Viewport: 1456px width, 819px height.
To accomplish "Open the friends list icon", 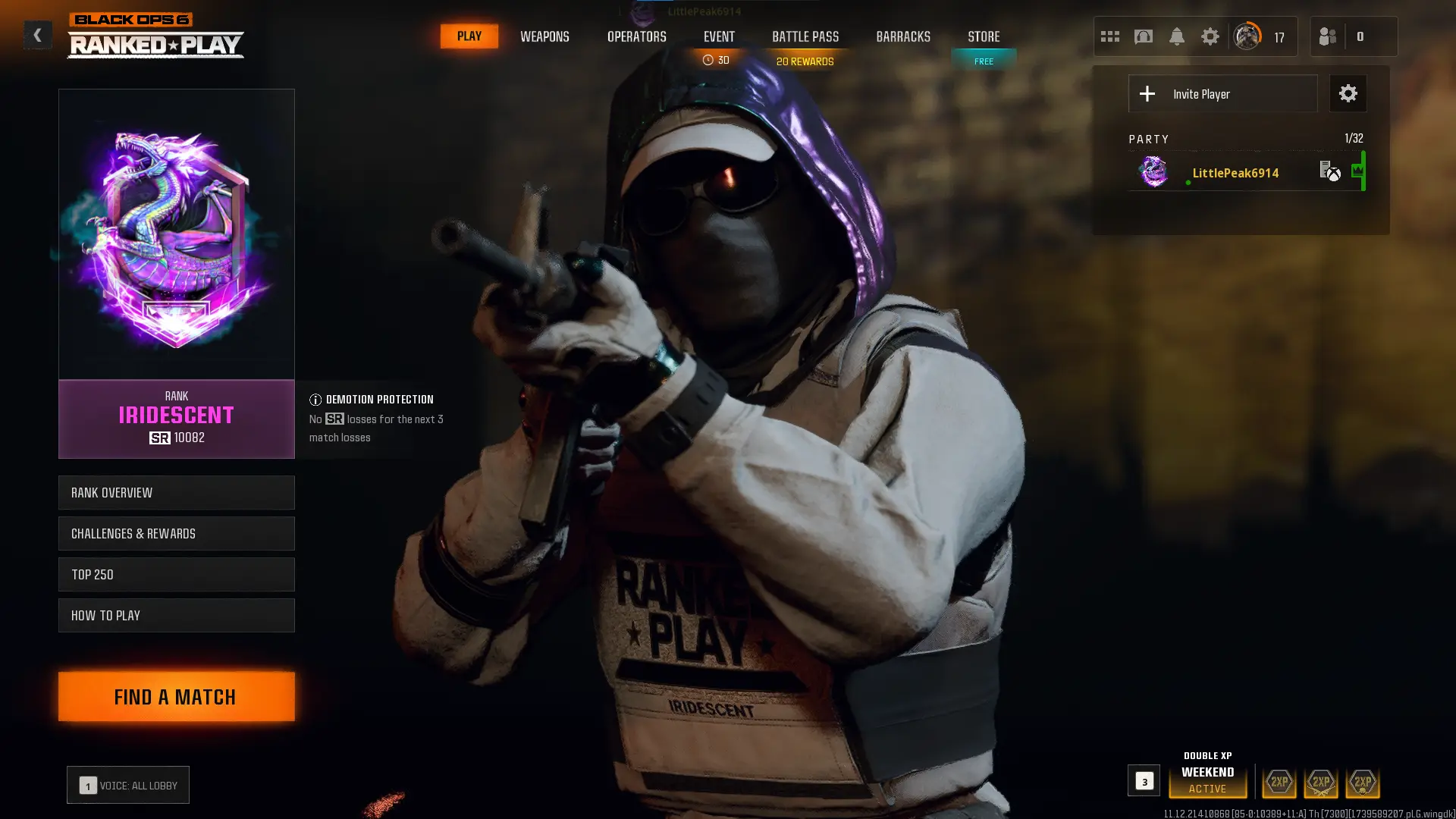I will pos(1326,36).
